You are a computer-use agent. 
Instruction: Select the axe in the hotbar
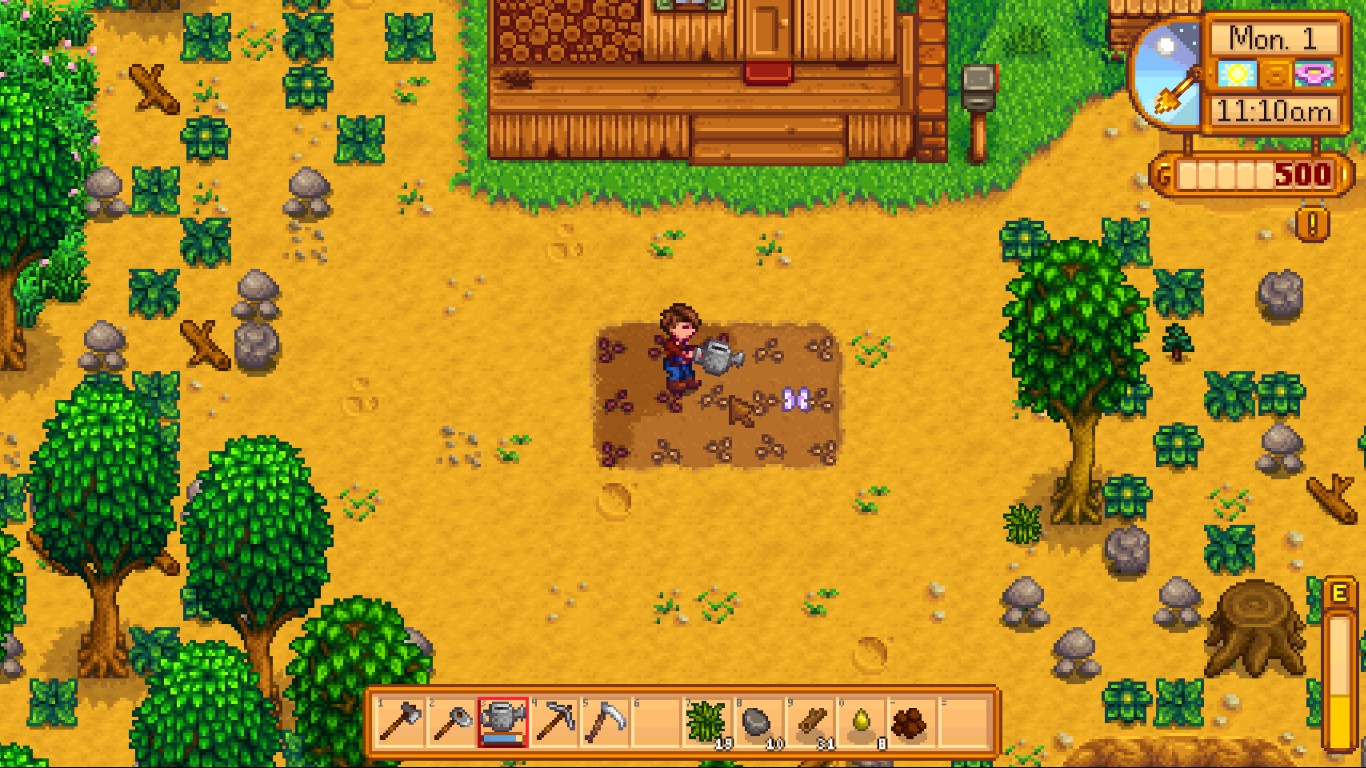(400, 722)
